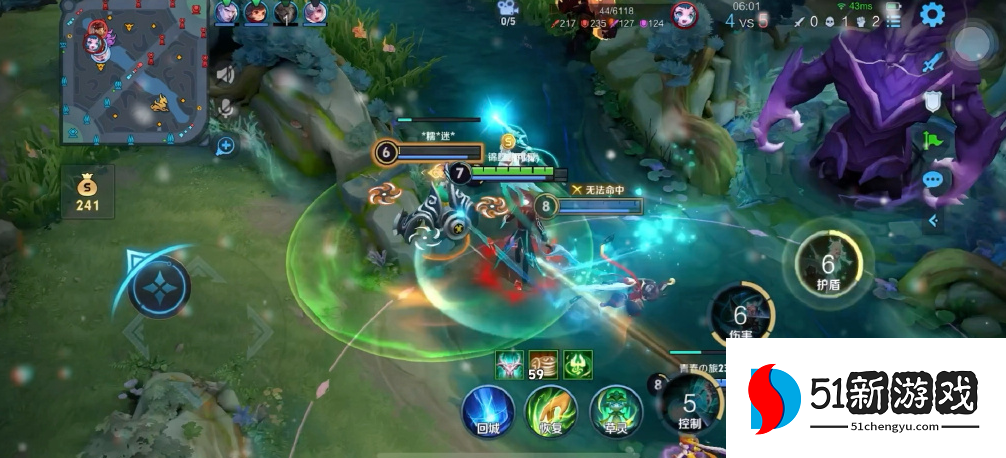
Task: Send the green flag gather signal
Action: [x=932, y=140]
